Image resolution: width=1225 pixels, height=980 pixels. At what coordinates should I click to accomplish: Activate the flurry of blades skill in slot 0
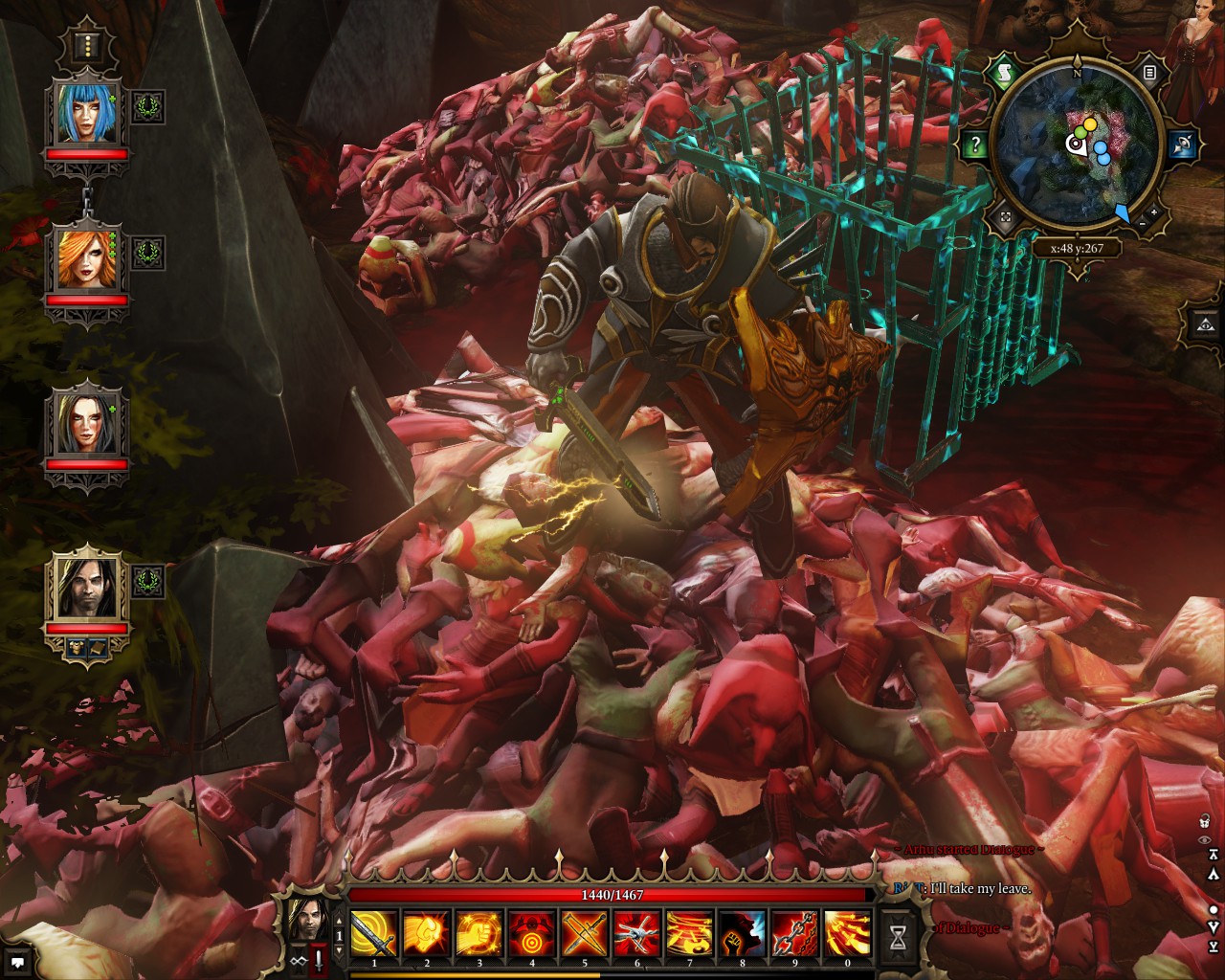click(x=848, y=933)
